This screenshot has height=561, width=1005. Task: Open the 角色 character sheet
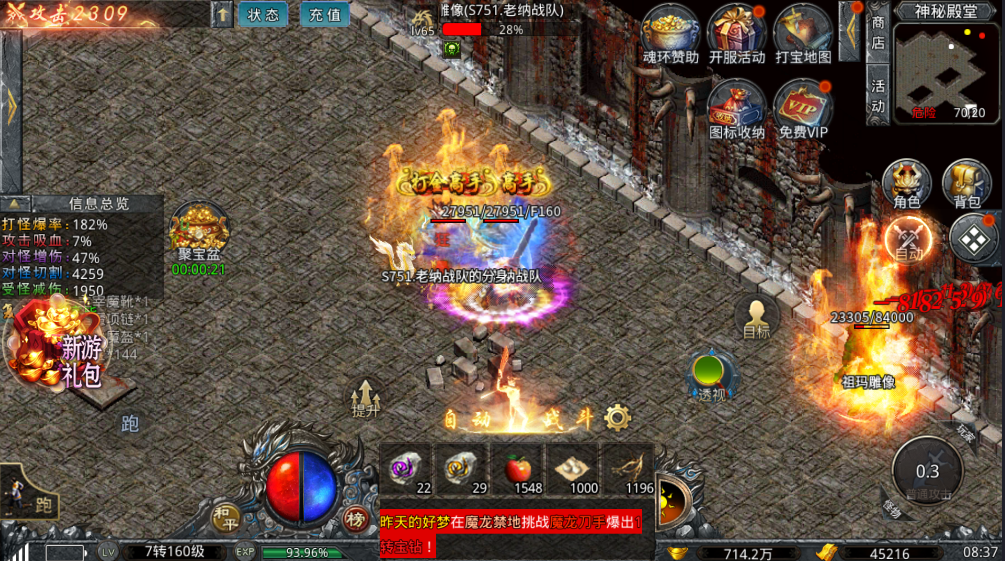tap(906, 184)
